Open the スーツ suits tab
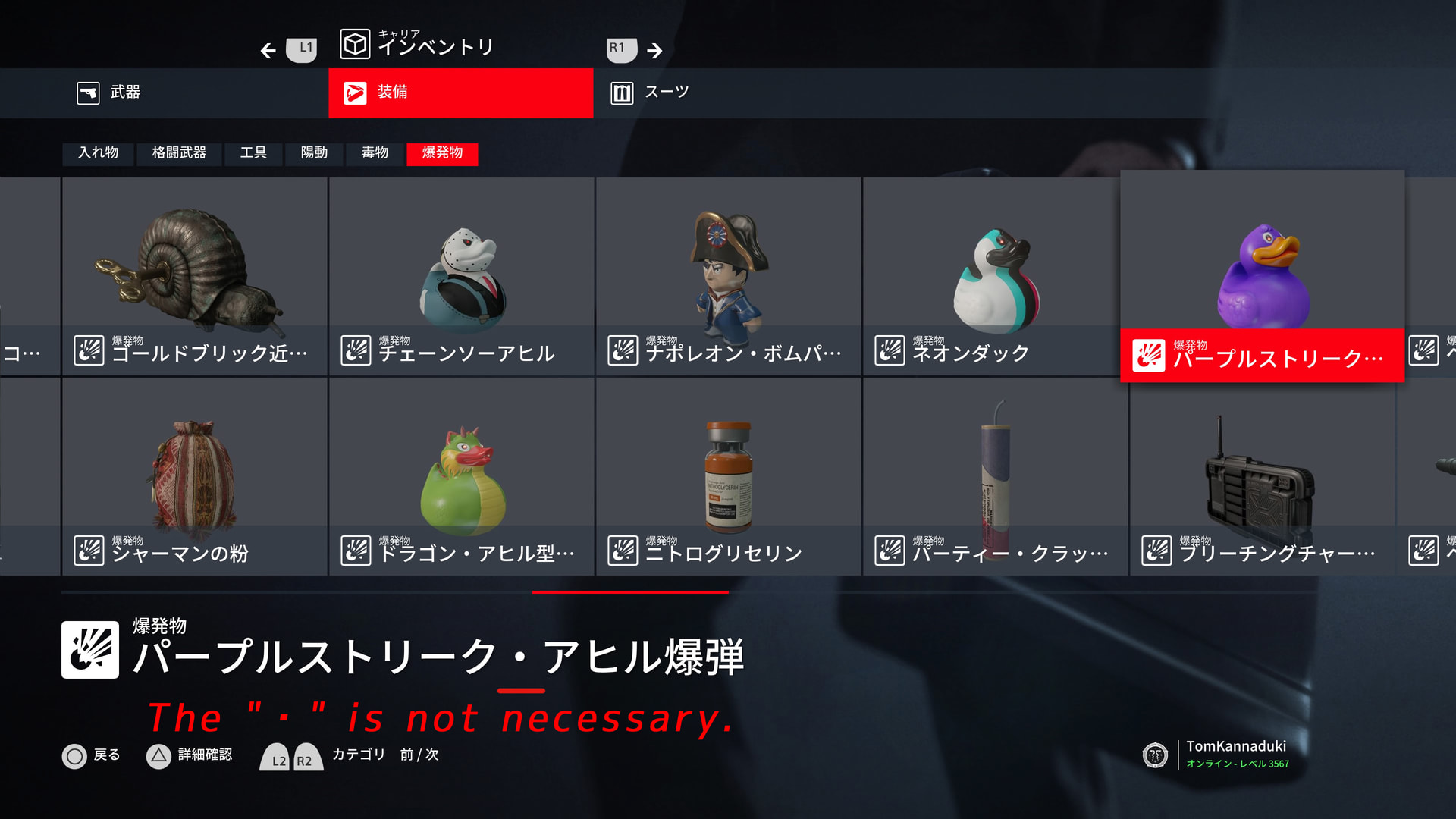Screen dimensions: 1456x819 click(x=651, y=93)
